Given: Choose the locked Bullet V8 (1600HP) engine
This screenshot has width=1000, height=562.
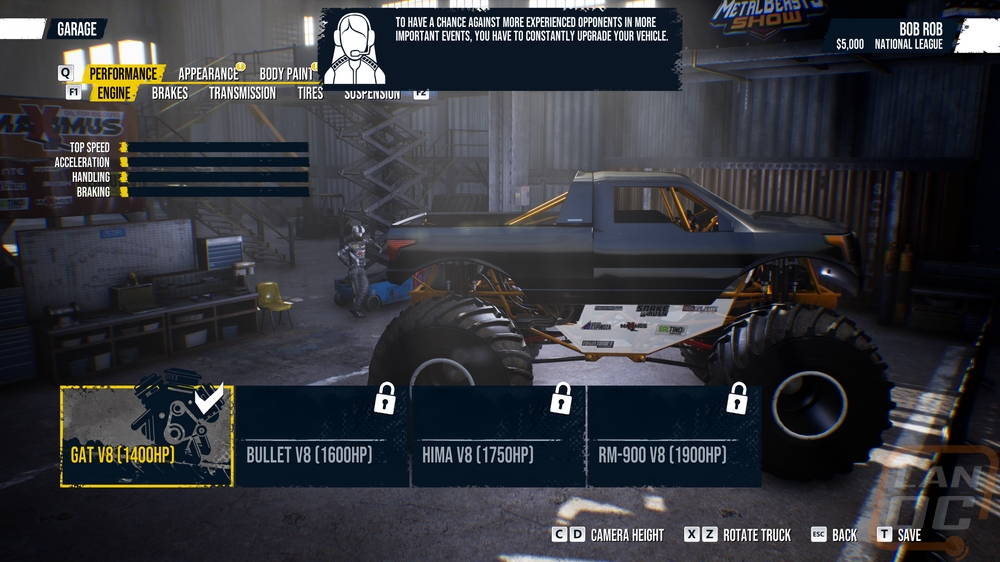Looking at the screenshot, I should [x=323, y=436].
